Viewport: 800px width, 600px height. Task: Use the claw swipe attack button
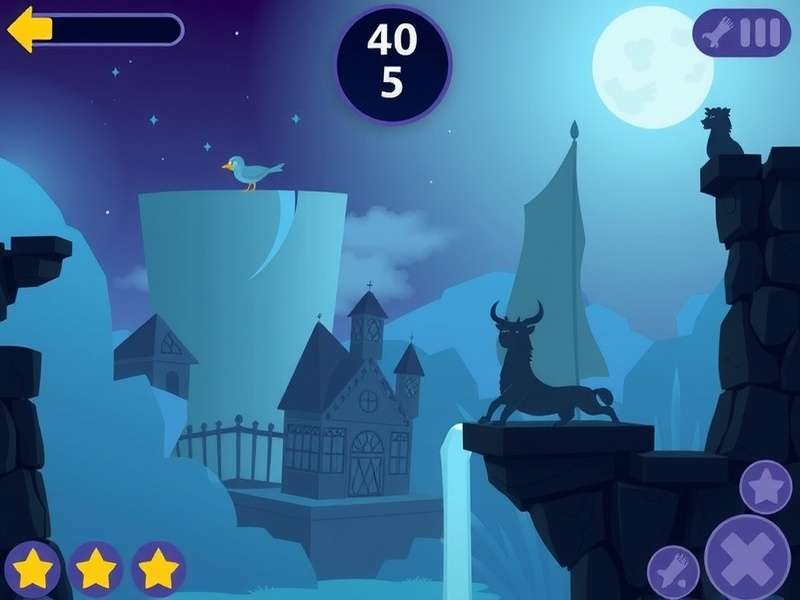tap(673, 572)
